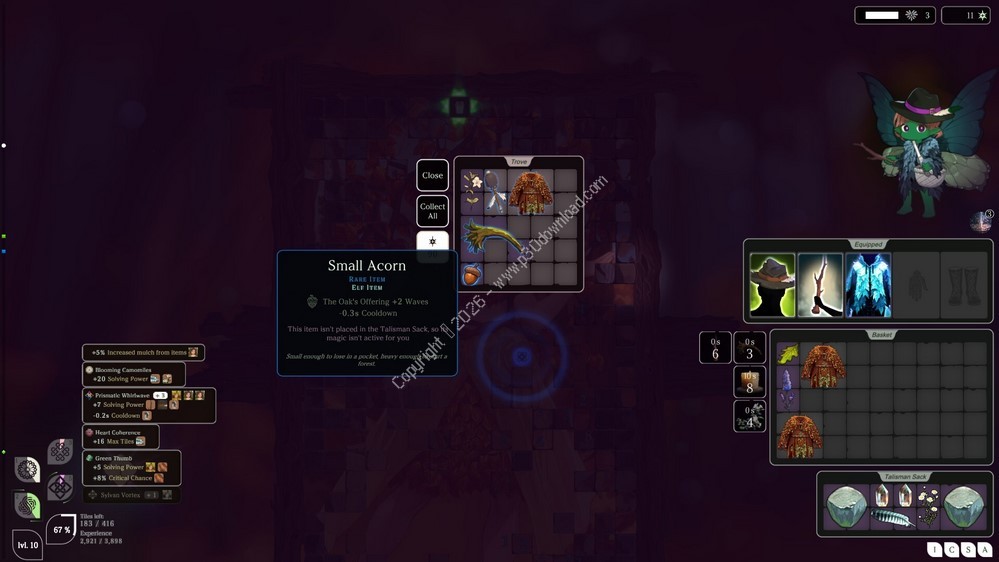Pick the orange leaf coat in the Trove
The image size is (999, 562).
point(530,193)
